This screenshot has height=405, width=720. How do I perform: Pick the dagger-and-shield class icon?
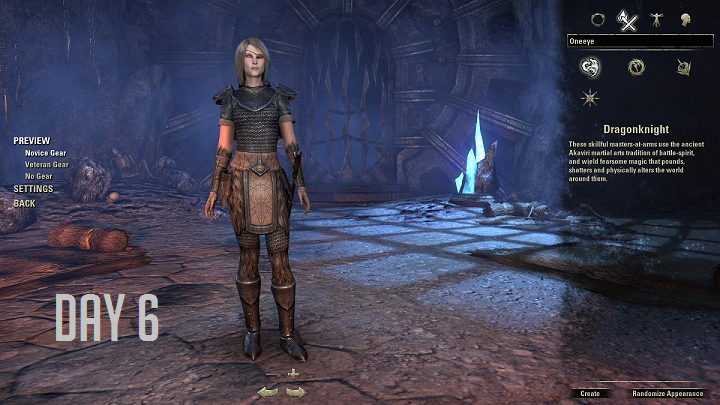click(x=684, y=67)
